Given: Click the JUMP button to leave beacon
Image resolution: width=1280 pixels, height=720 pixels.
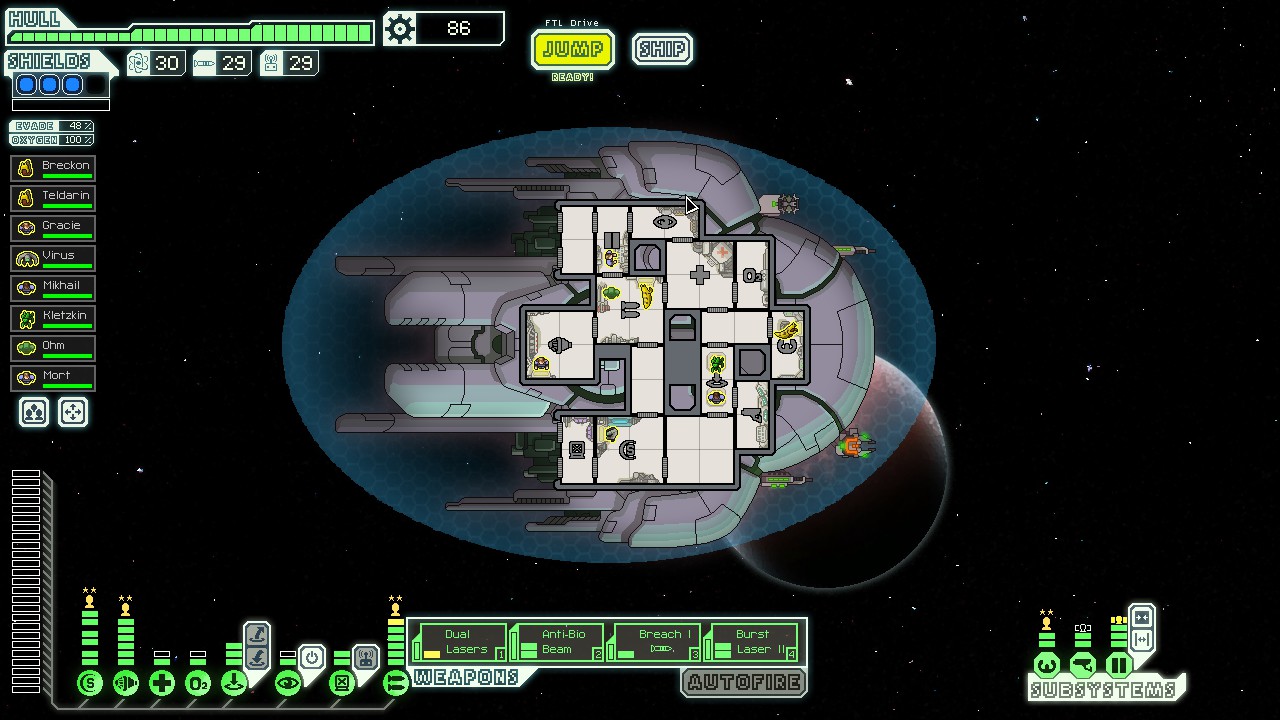Looking at the screenshot, I should click(x=573, y=49).
